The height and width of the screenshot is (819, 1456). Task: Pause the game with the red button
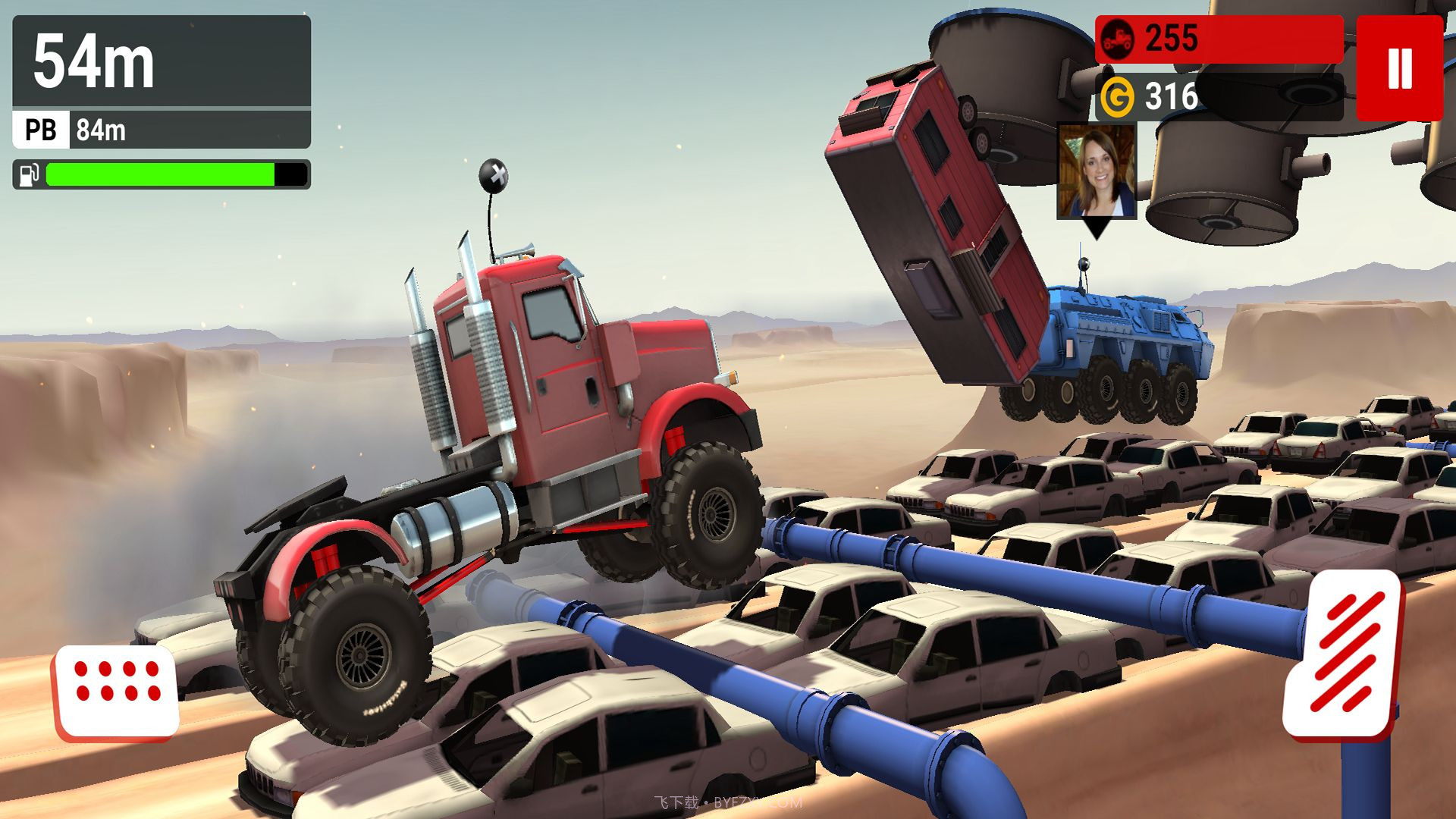1399,68
